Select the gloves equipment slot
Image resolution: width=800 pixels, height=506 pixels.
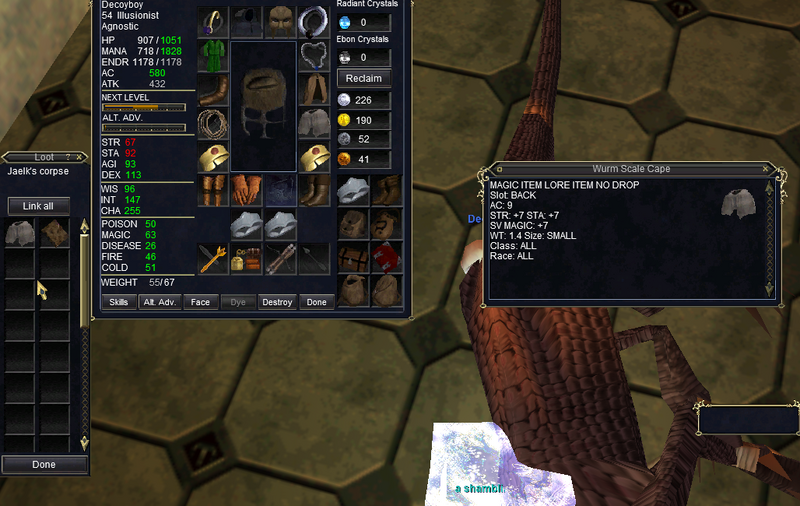tap(247, 190)
